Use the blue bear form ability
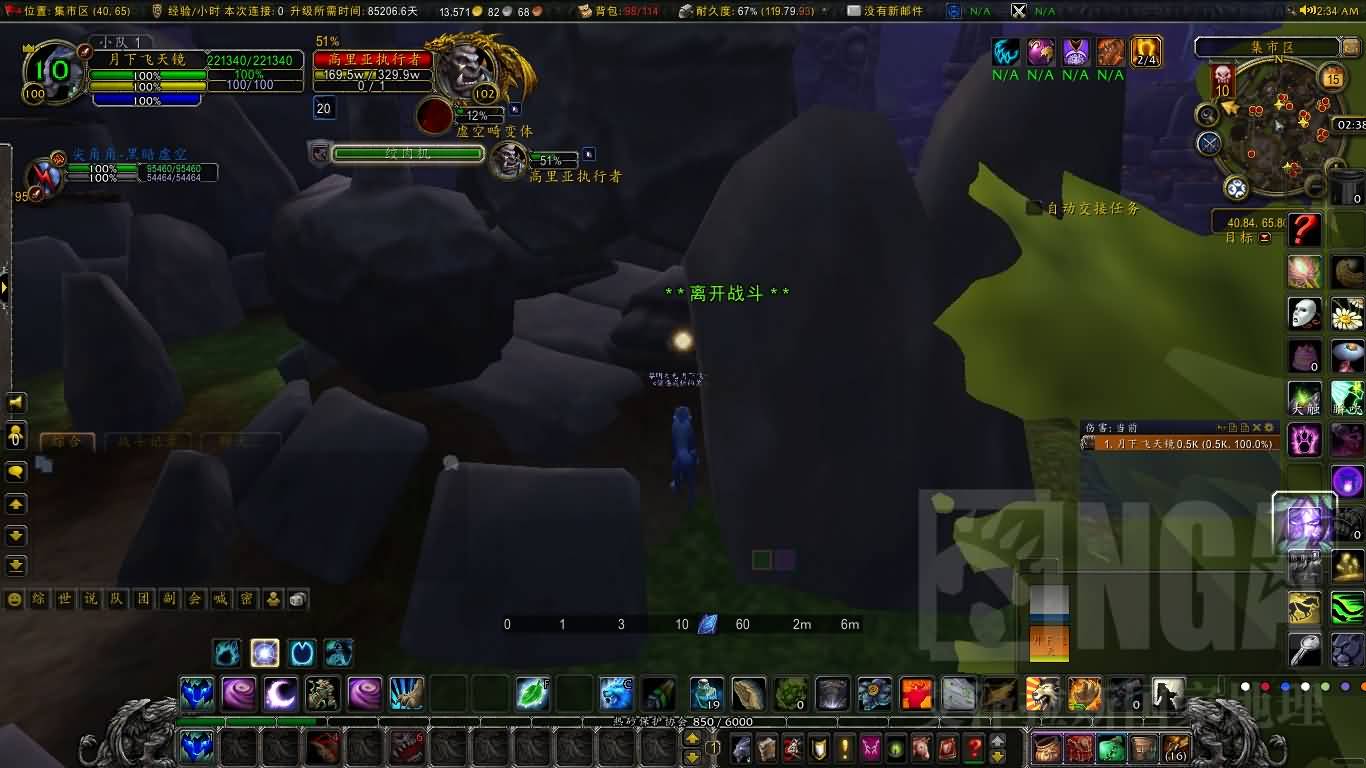The image size is (1366, 768). 196,694
